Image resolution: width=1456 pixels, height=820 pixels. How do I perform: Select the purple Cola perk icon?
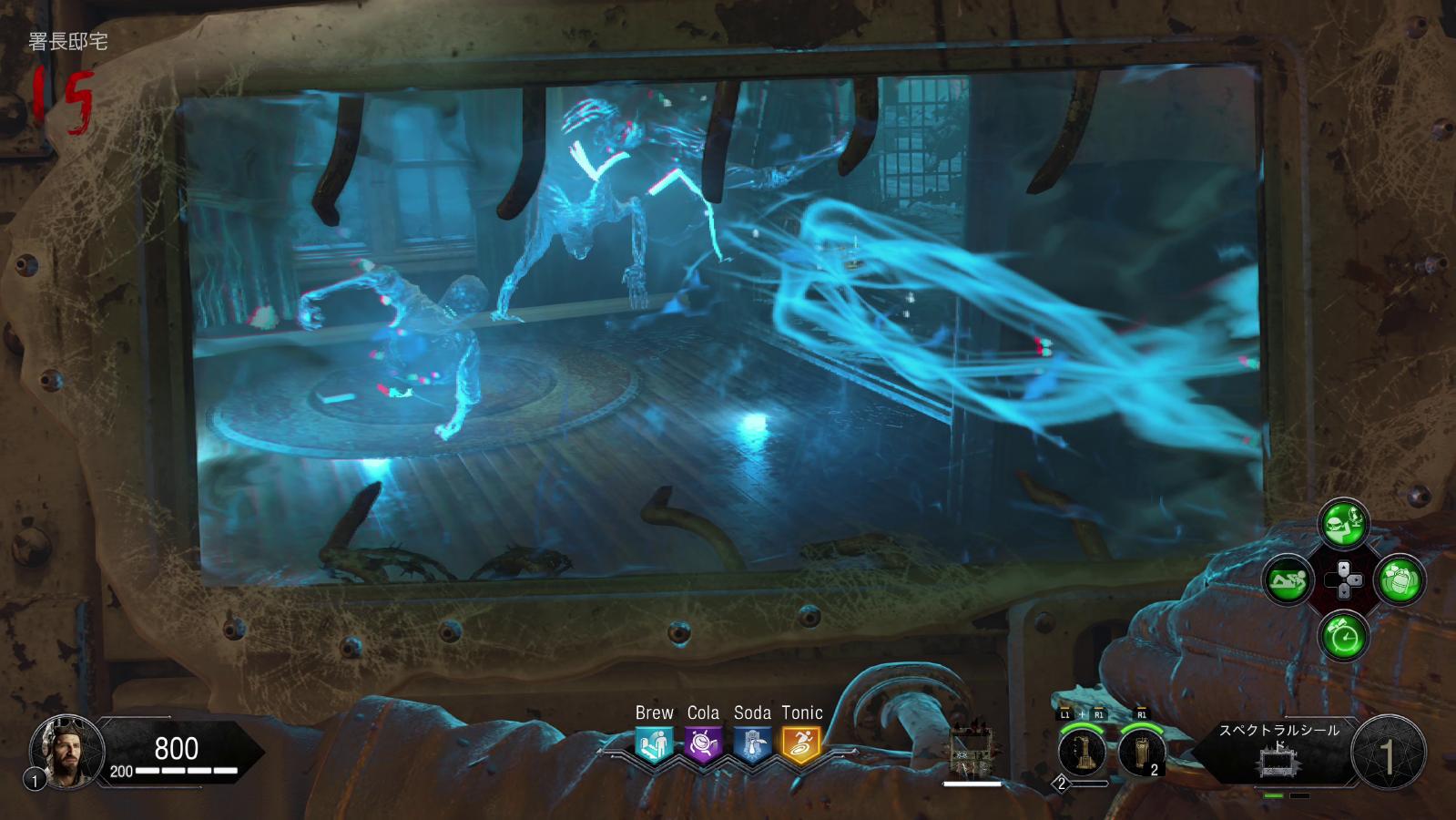[703, 744]
